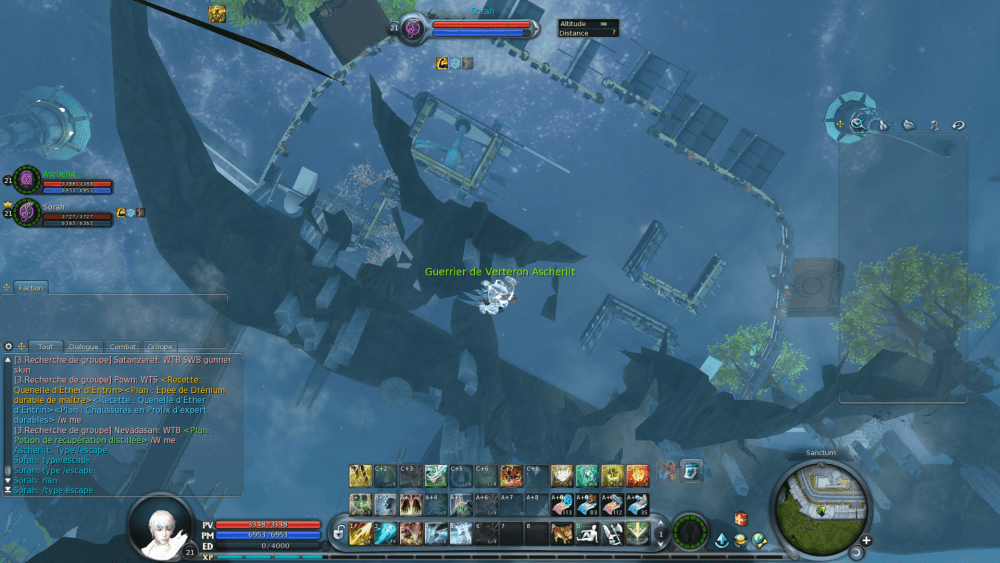Open the character portrait at bottom left
This screenshot has width=1000, height=563.
tap(160, 525)
